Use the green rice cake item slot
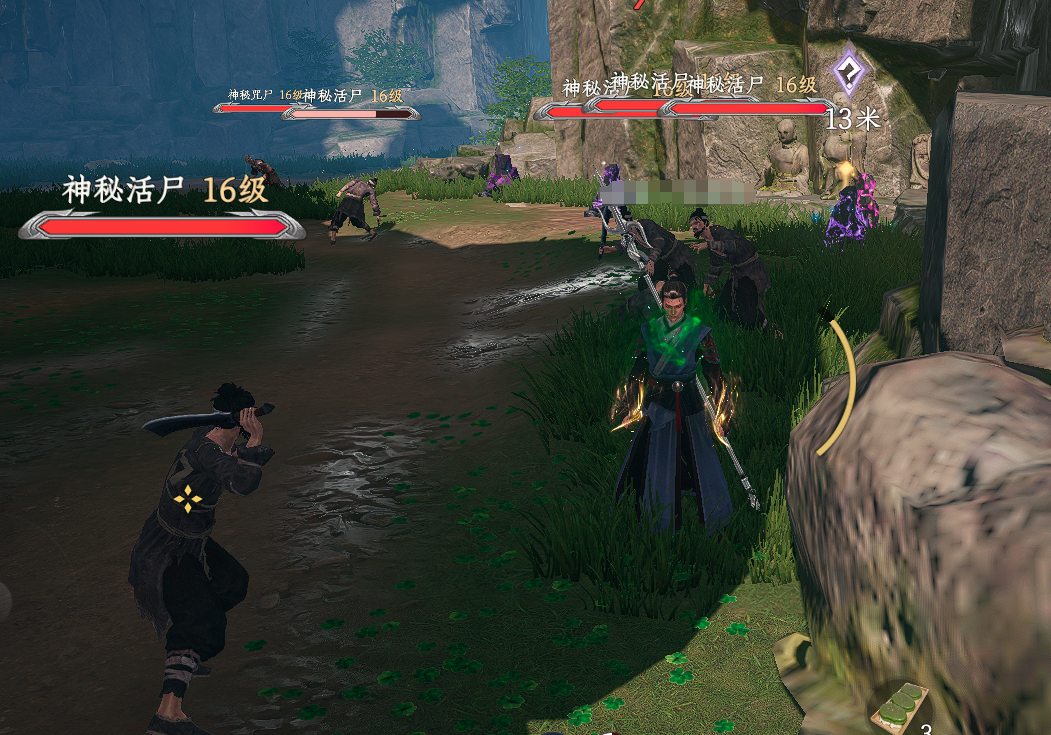 coord(899,706)
